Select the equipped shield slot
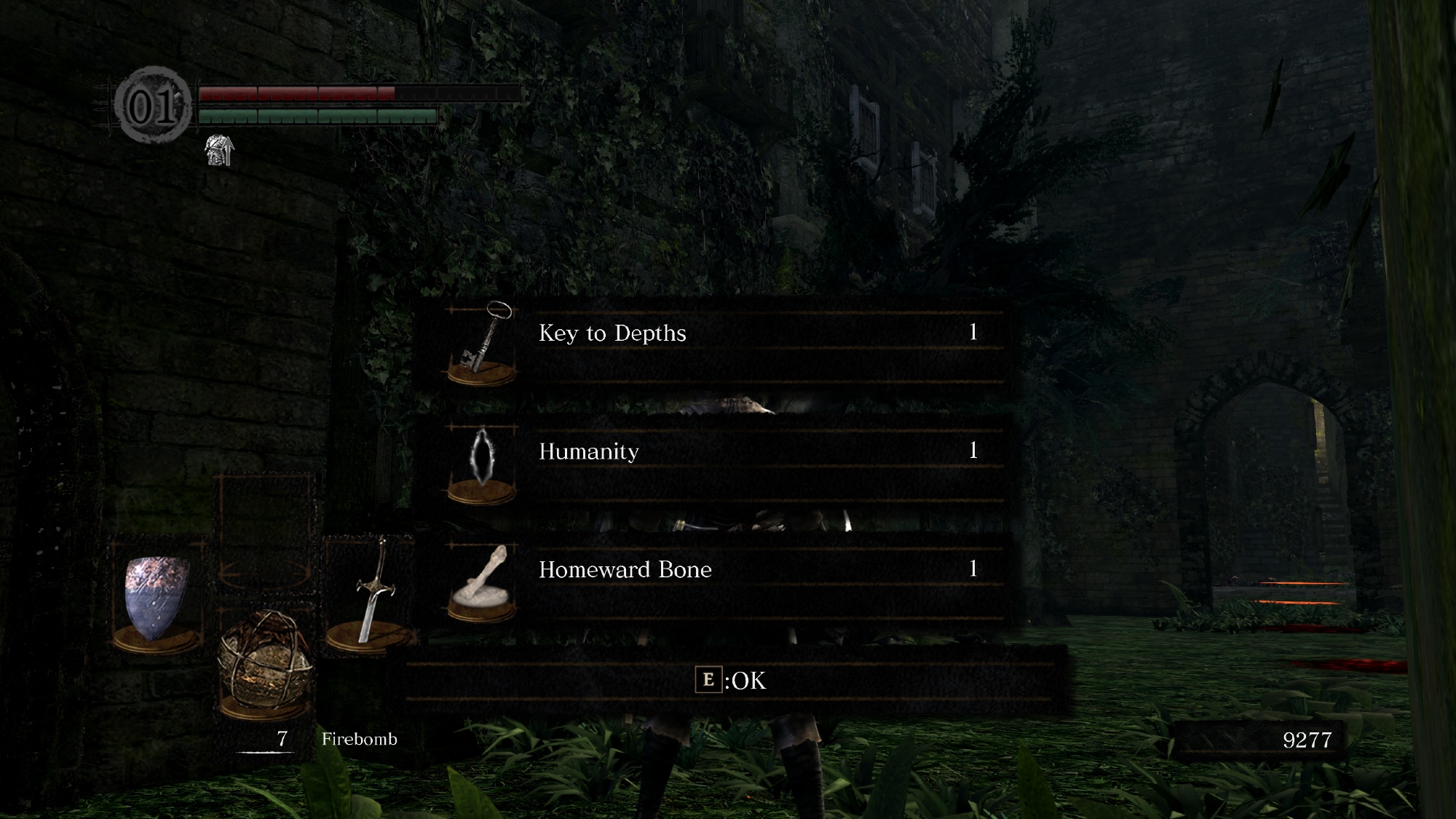This screenshot has width=1456, height=819. click(157, 598)
